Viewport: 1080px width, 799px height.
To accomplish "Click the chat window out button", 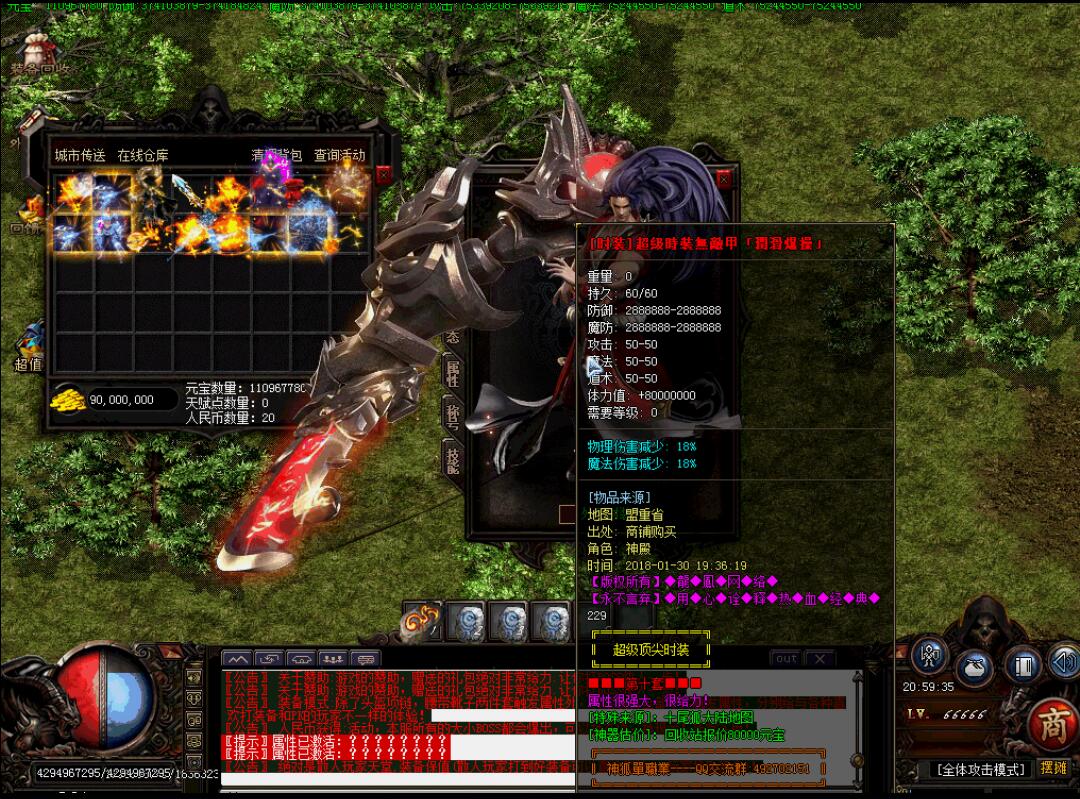I will point(786,658).
